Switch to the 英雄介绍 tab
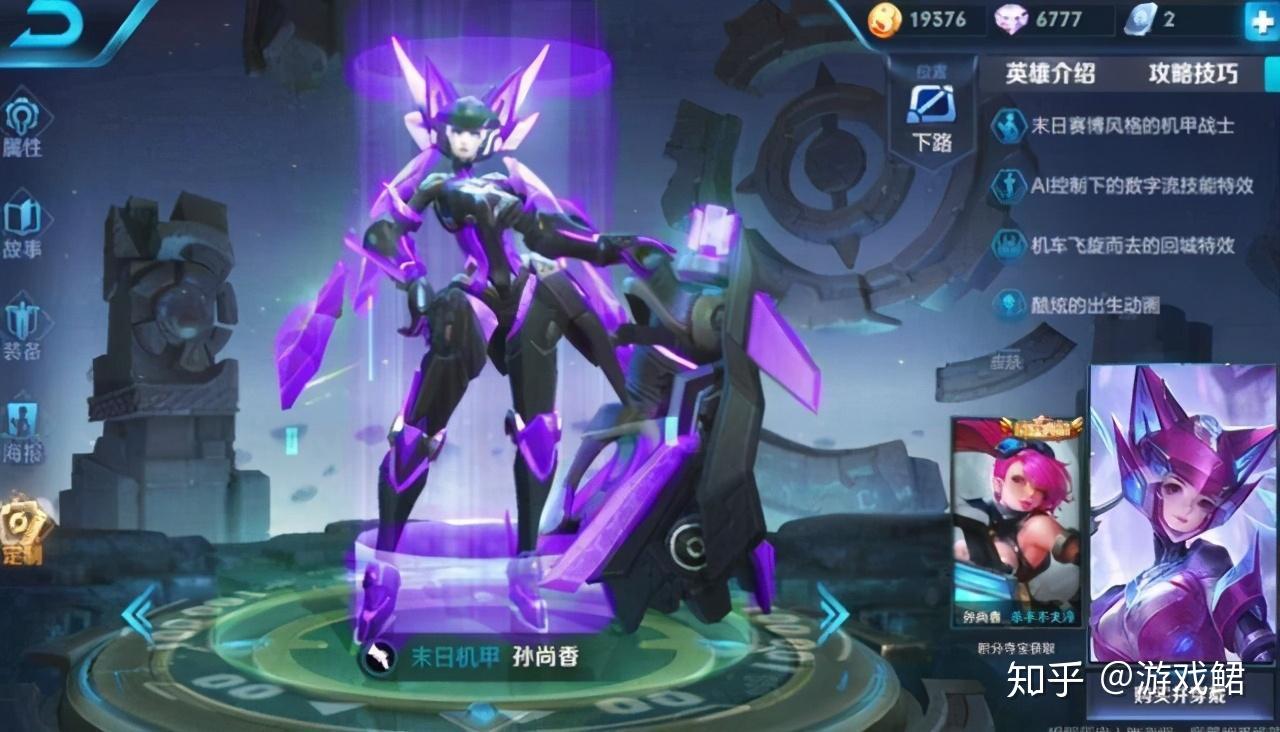Viewport: 1280px width, 732px height. pos(1049,73)
